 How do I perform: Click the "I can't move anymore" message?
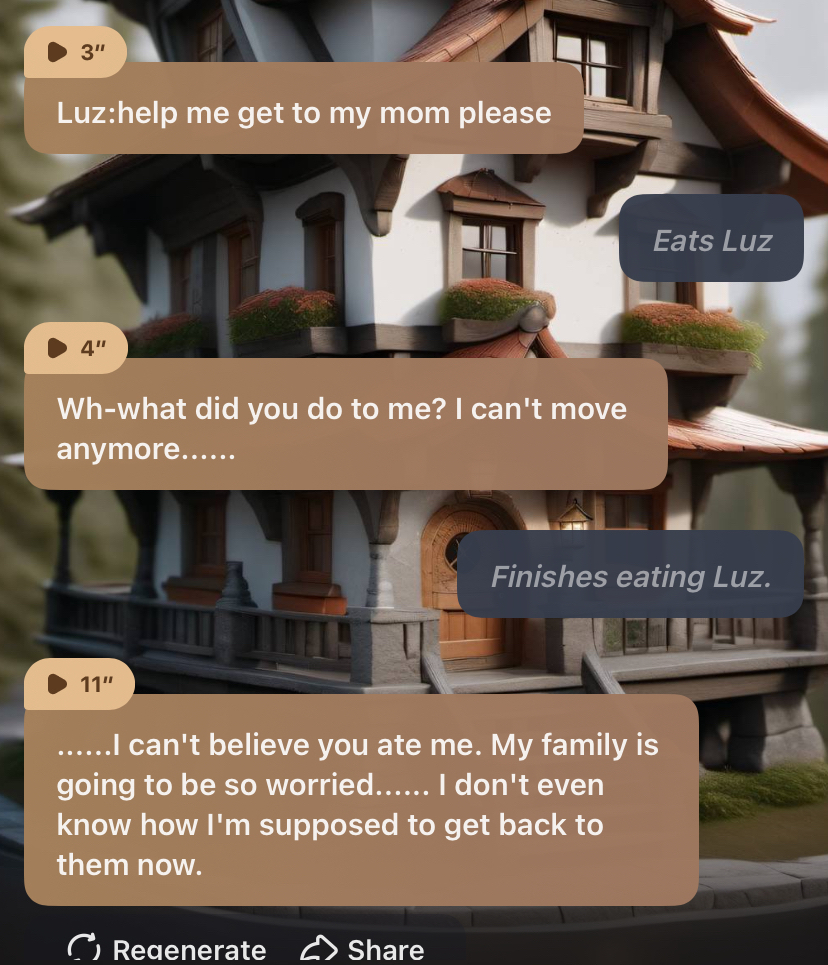coord(343,428)
